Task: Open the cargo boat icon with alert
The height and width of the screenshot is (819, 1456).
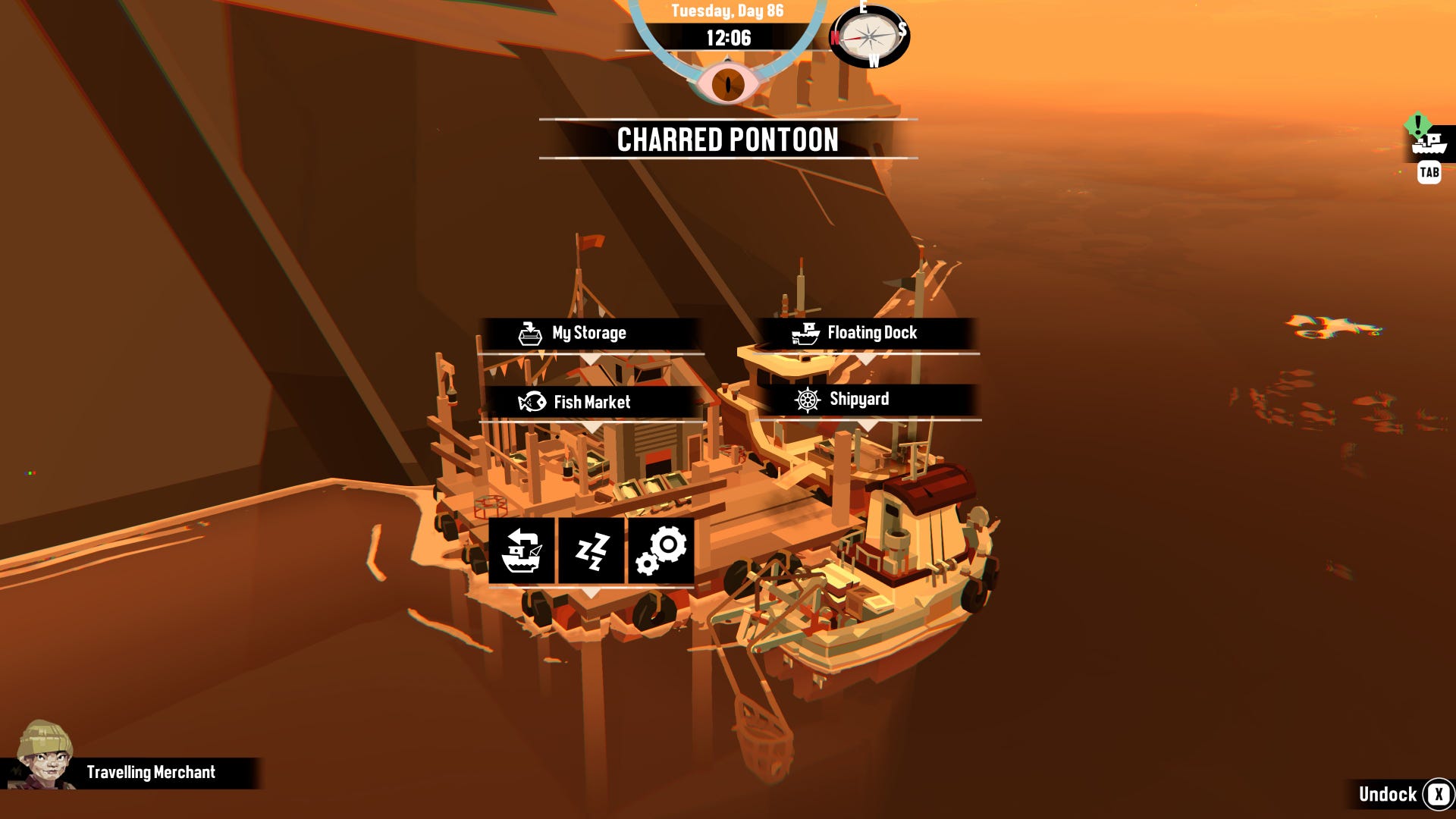Action: pos(1429,143)
